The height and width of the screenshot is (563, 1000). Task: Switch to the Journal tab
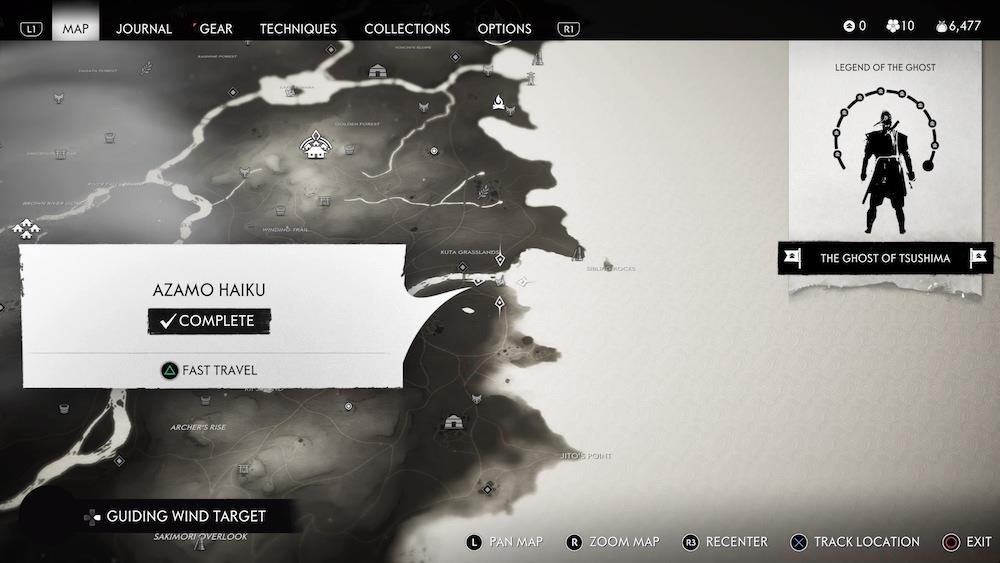click(144, 28)
